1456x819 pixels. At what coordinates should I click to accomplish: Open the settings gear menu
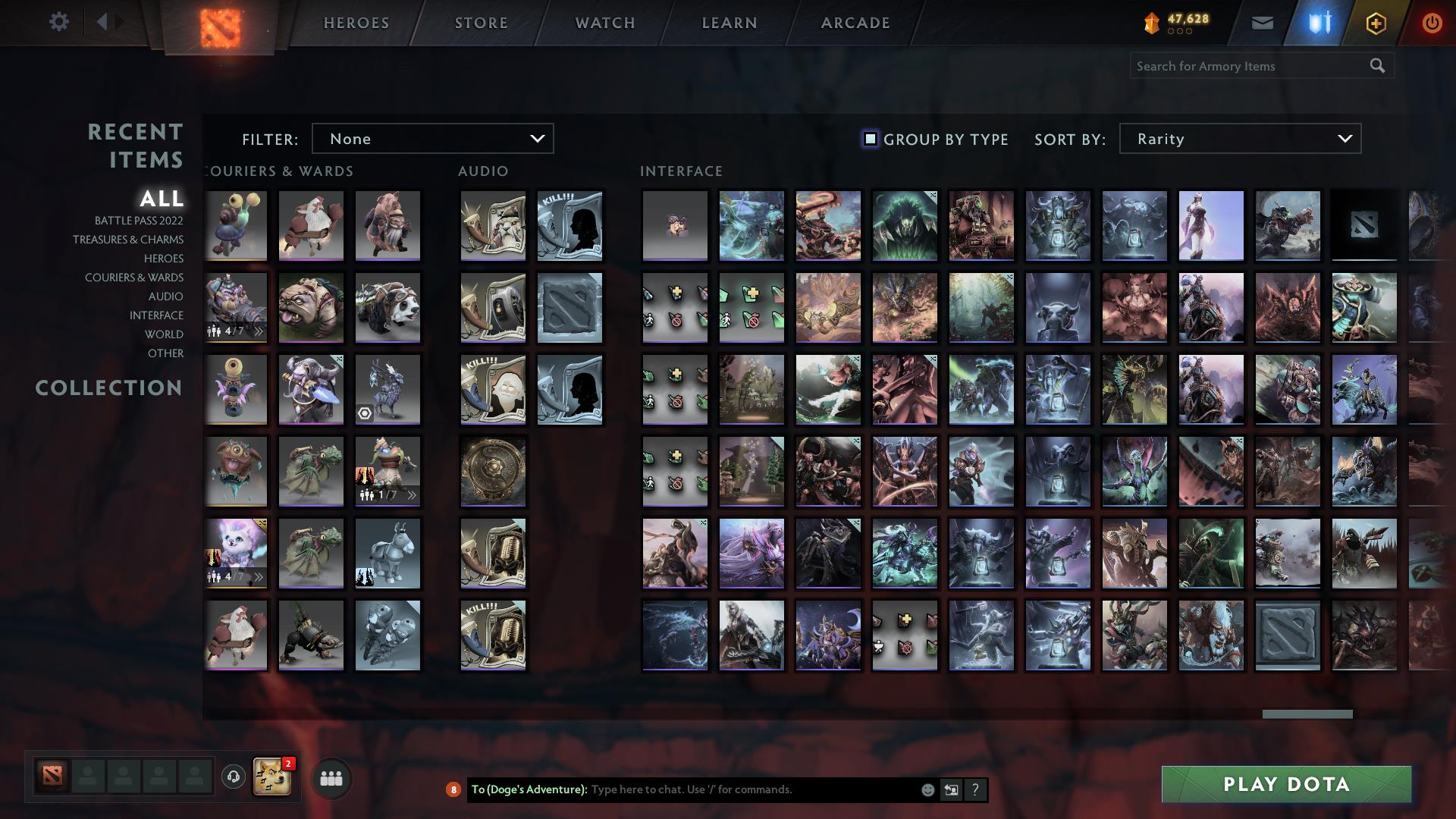click(59, 22)
